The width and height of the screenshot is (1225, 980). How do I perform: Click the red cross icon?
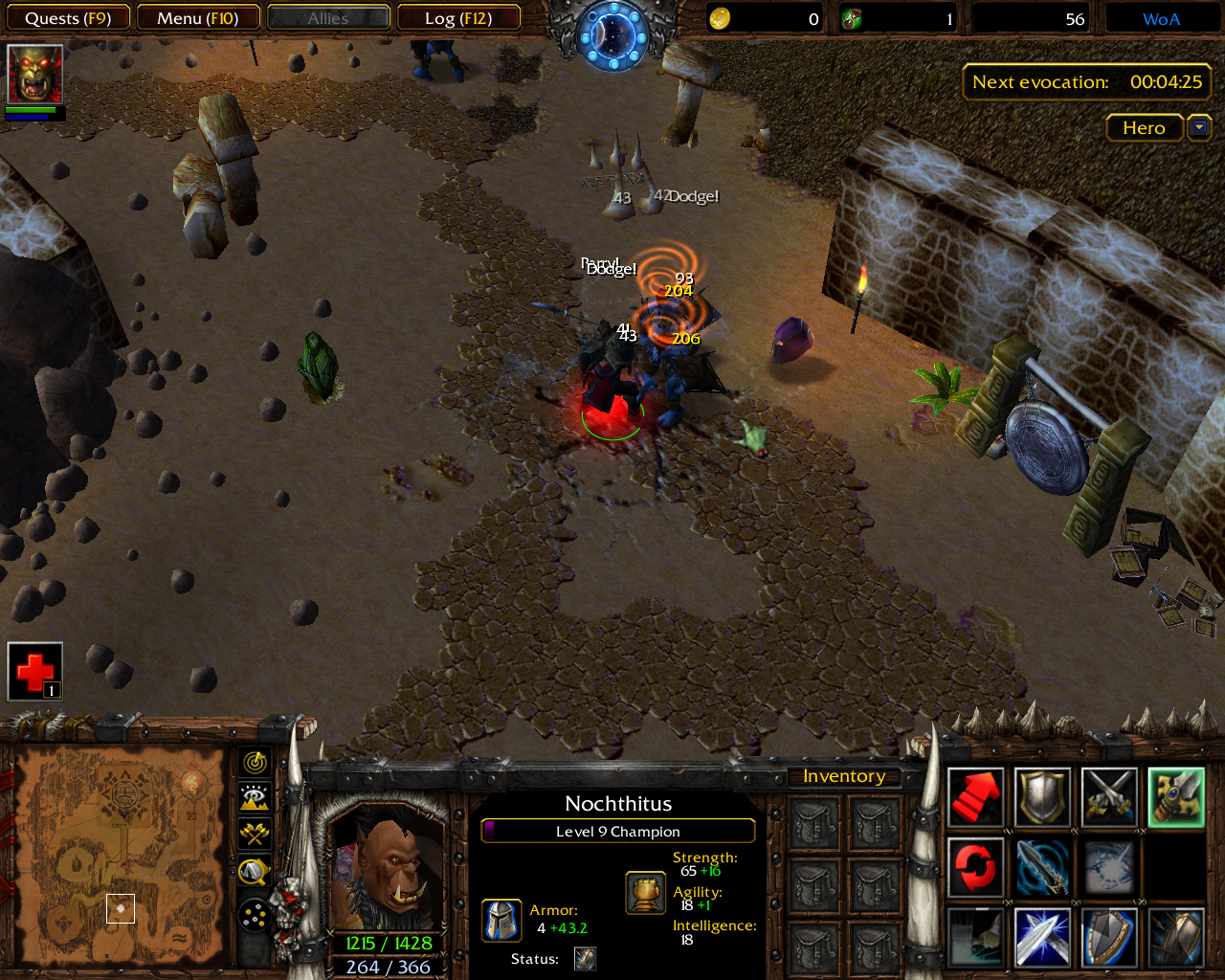[35, 671]
